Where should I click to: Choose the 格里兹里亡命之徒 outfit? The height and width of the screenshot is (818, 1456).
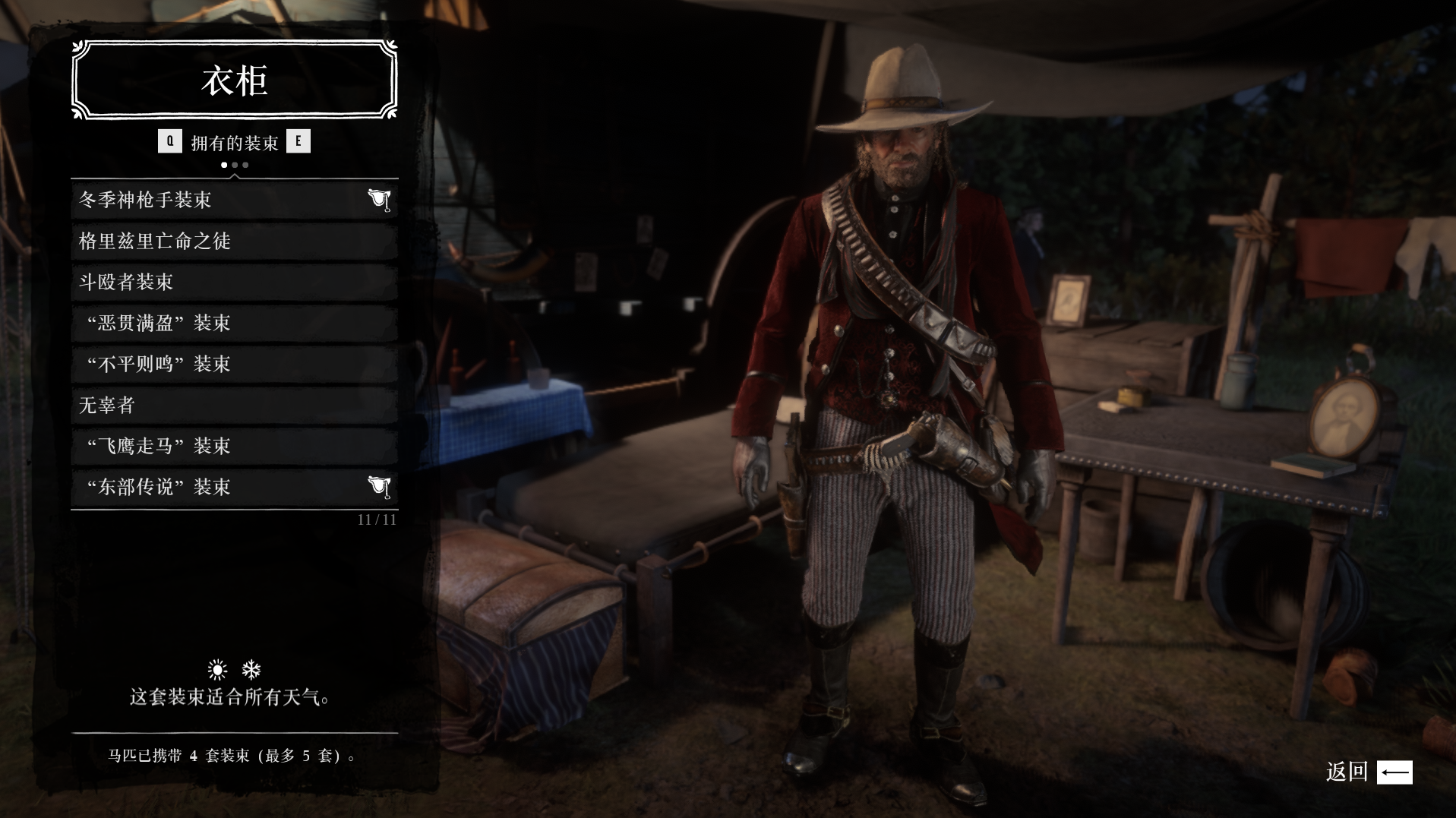click(x=234, y=241)
